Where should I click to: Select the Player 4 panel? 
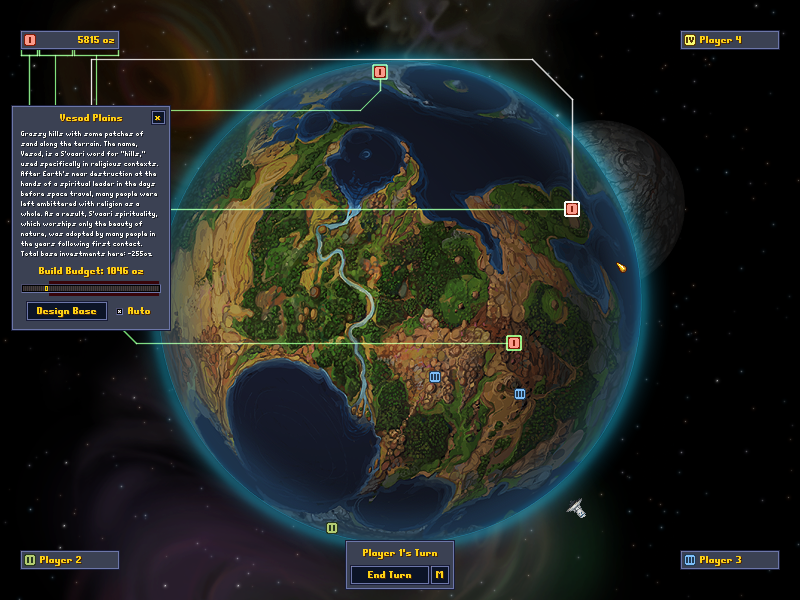(729, 40)
